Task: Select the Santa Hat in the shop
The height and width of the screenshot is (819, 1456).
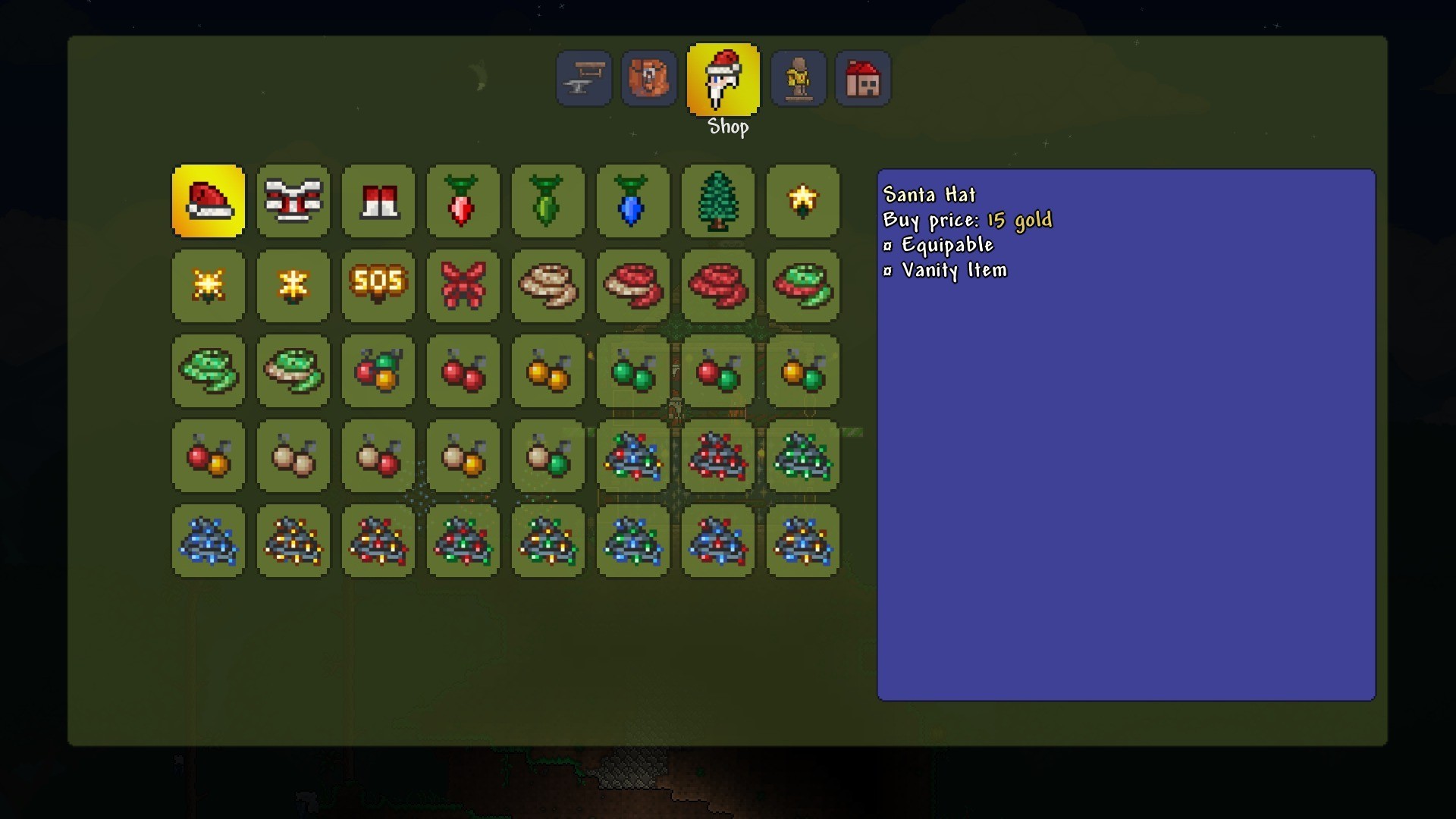Action: coord(209,202)
